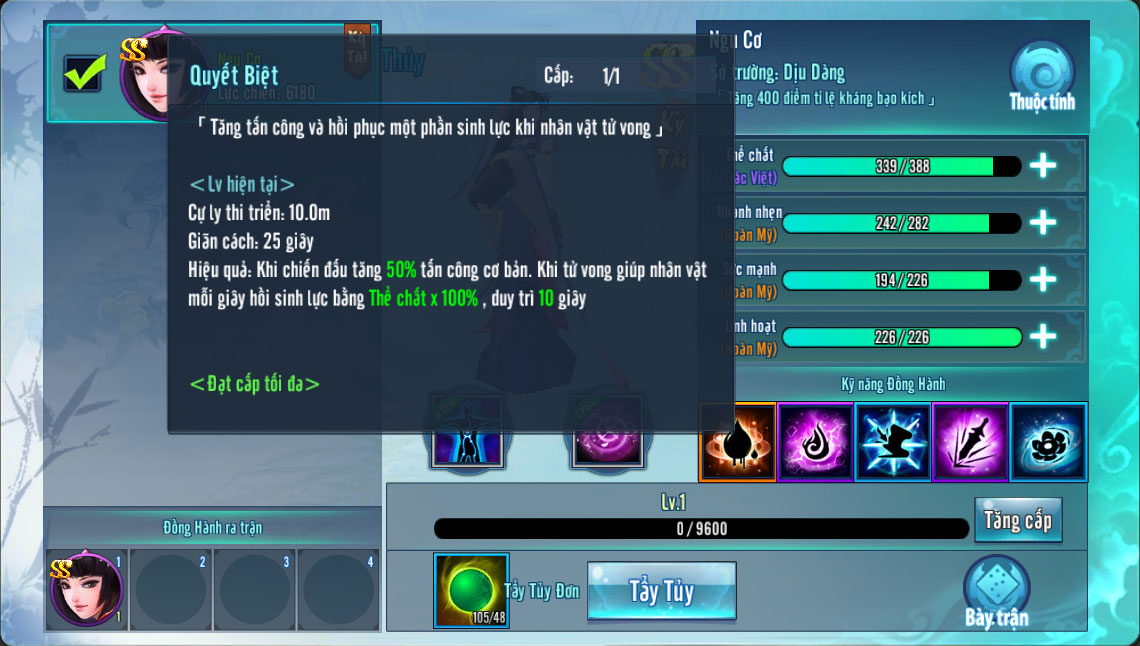Select the blue anvil starburst skill icon
Image resolution: width=1140 pixels, height=646 pixels.
point(893,442)
